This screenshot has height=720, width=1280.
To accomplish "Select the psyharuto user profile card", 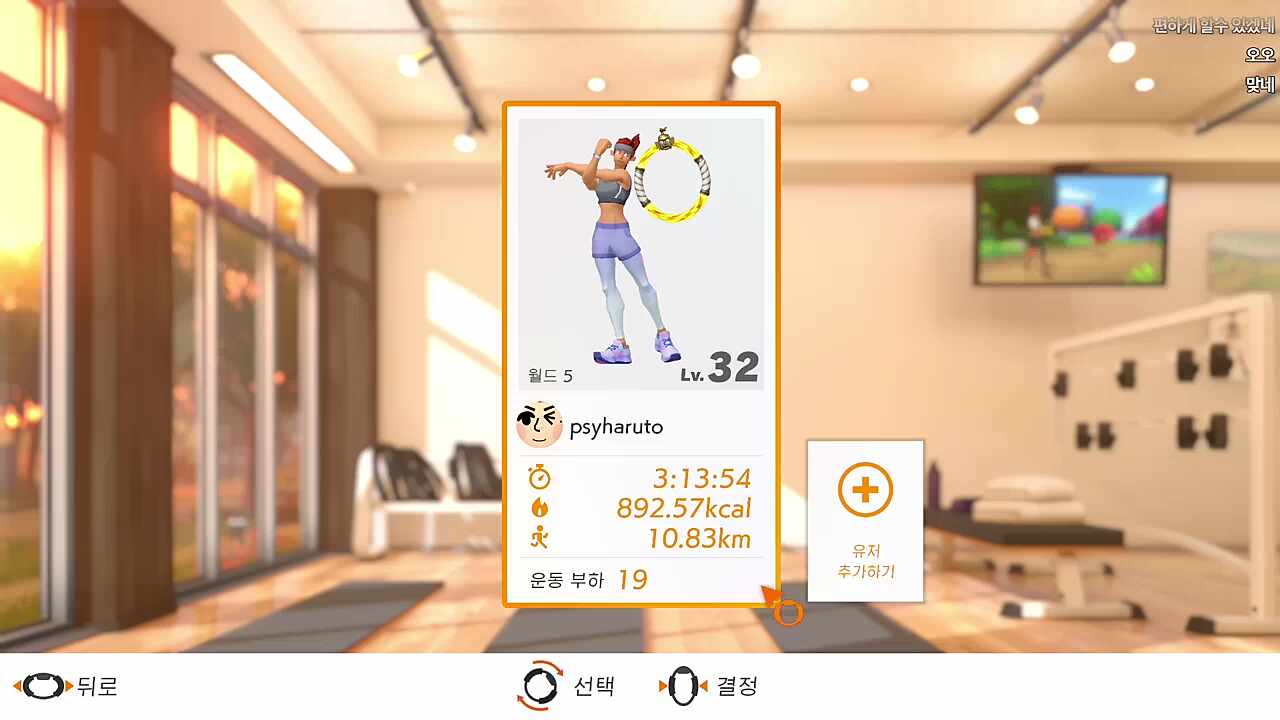I will [640, 354].
